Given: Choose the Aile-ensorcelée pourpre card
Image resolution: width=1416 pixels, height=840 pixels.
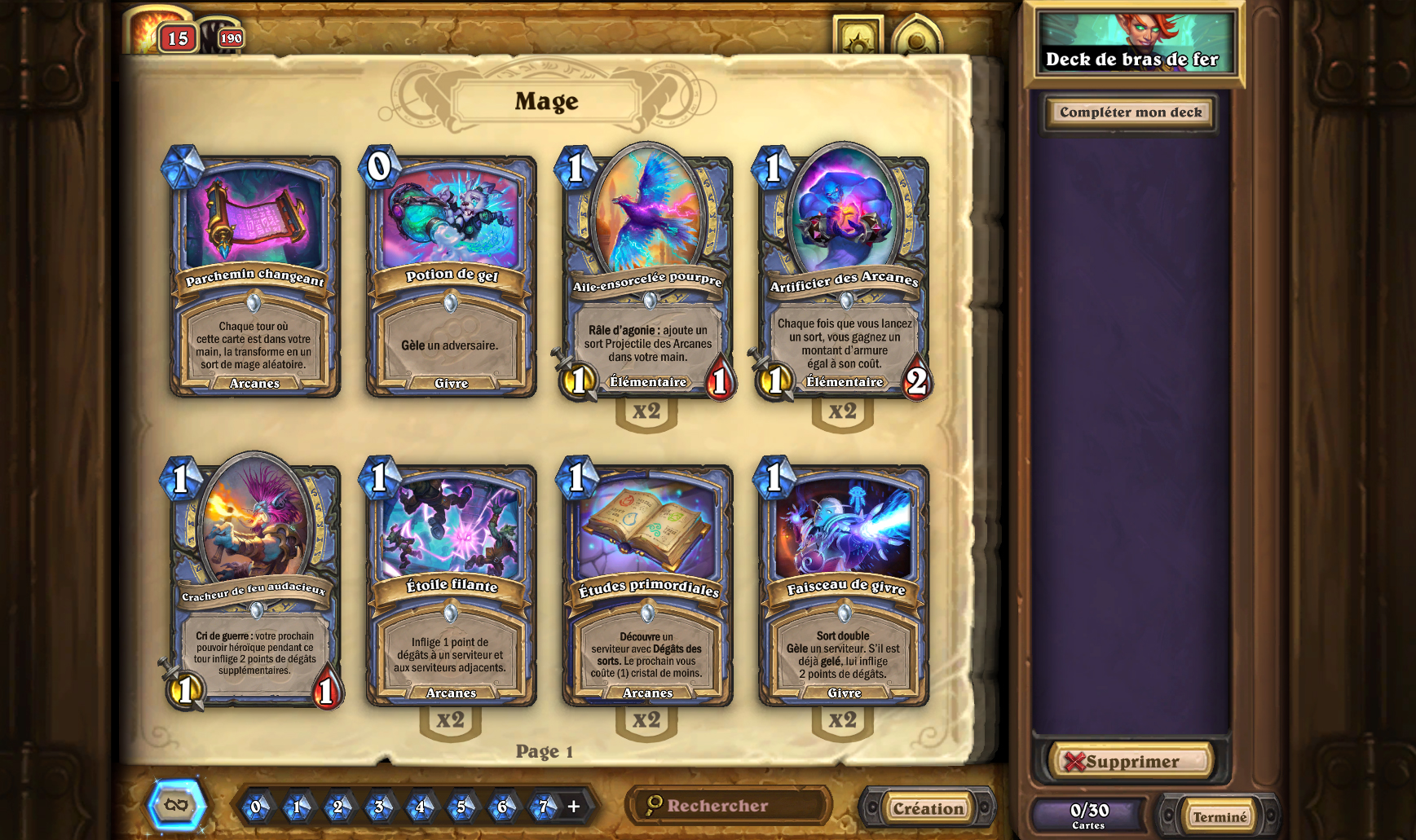Looking at the screenshot, I should pyautogui.click(x=647, y=275).
